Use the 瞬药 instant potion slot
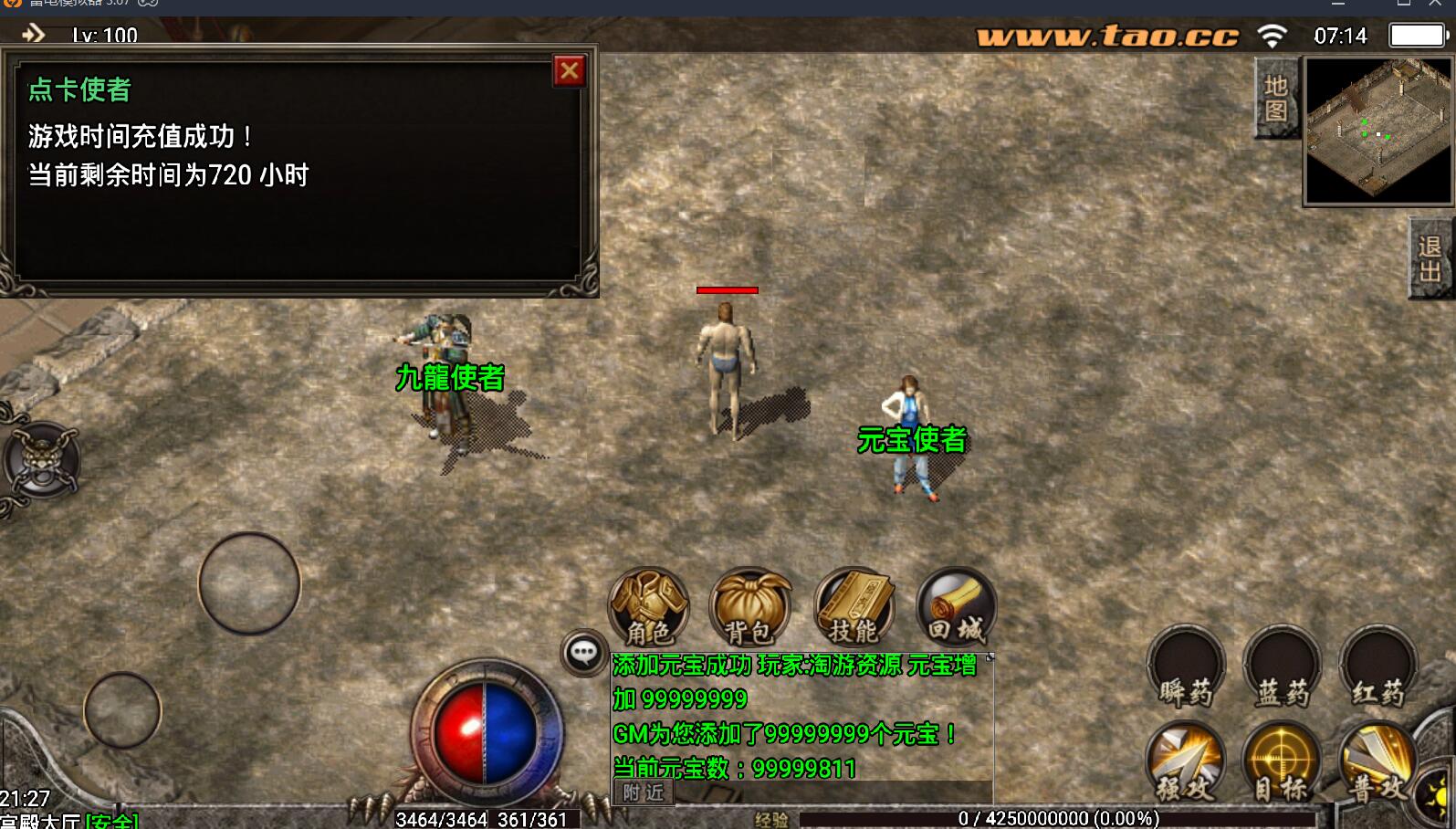The height and width of the screenshot is (829, 1456). [x=1186, y=667]
